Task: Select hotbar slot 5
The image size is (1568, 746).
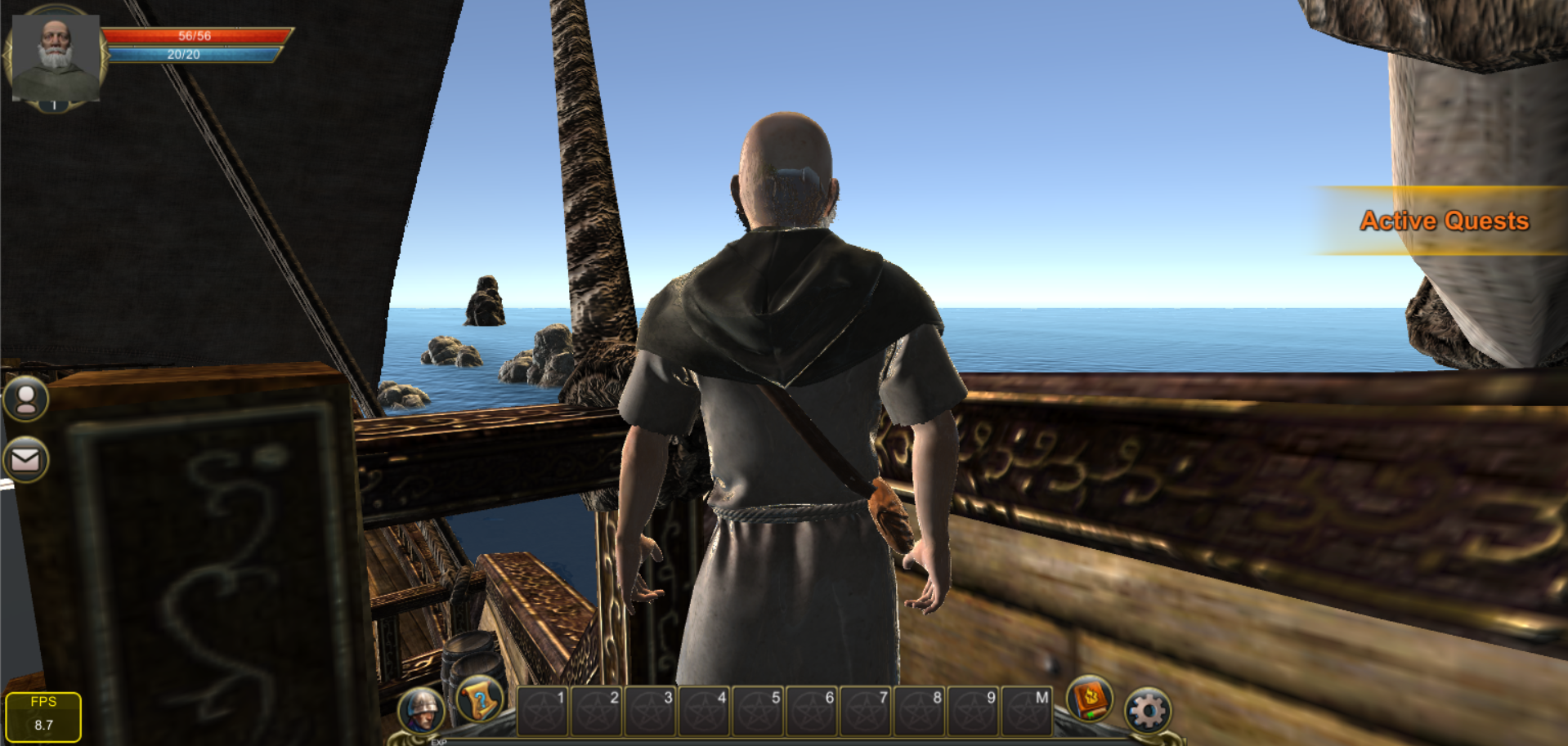Action: [758, 711]
